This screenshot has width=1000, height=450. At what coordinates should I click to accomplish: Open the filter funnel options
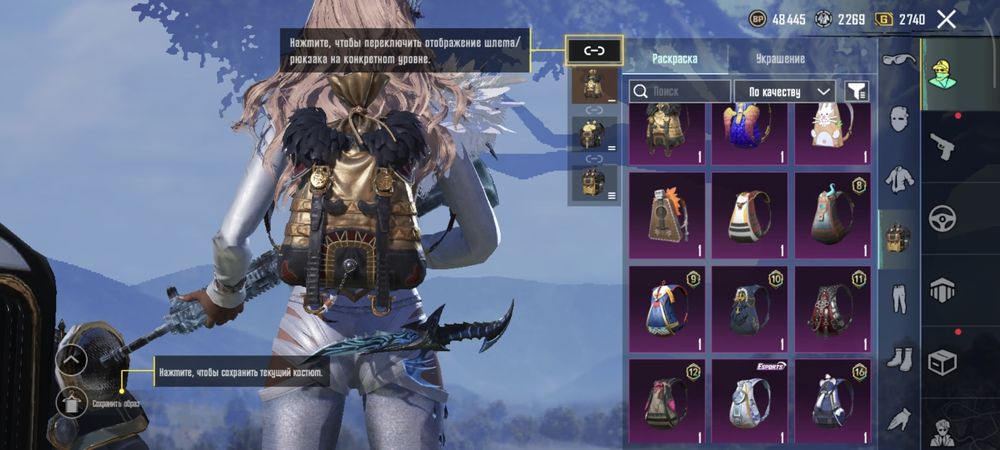click(x=856, y=91)
